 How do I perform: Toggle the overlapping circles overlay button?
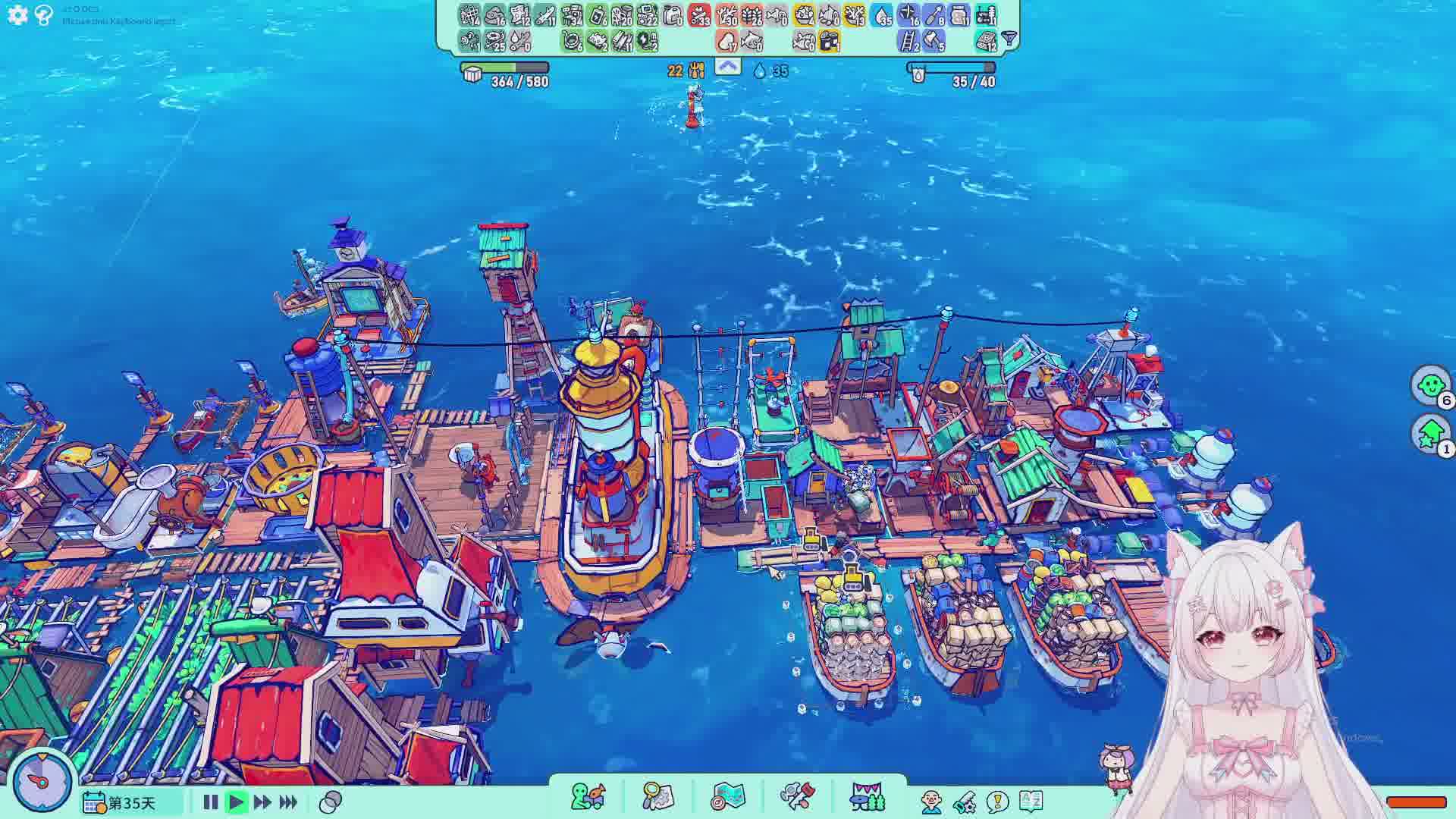point(331,802)
